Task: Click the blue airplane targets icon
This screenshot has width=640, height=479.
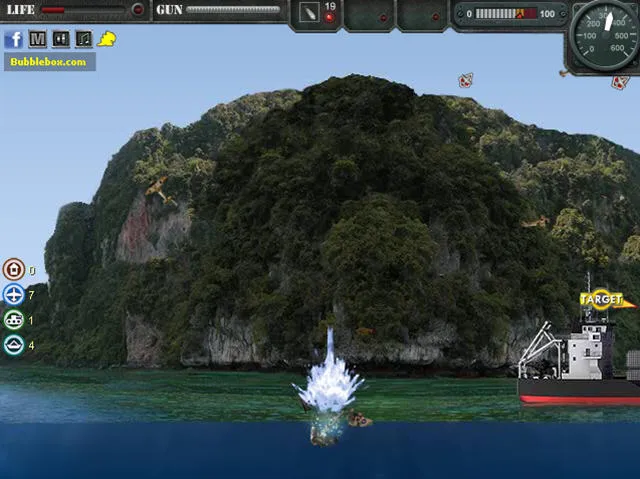Action: click(14, 295)
